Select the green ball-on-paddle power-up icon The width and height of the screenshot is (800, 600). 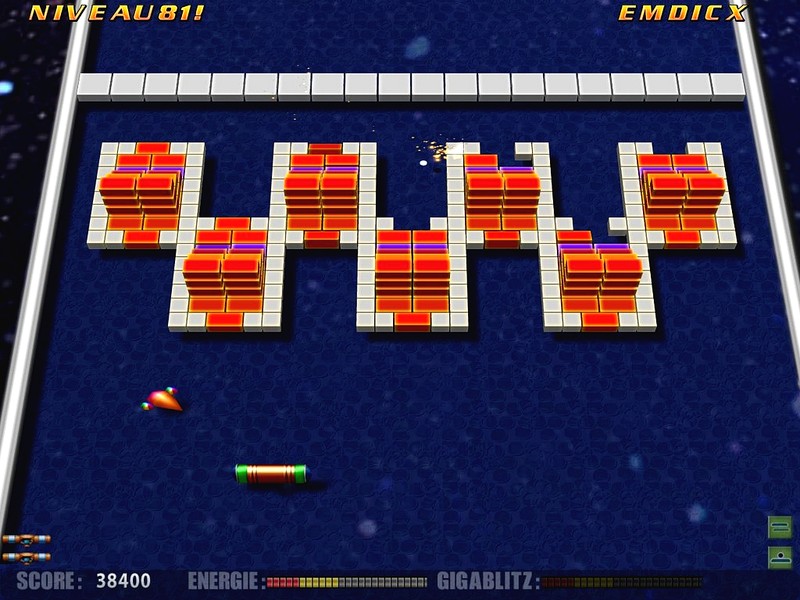pyautogui.click(x=780, y=556)
